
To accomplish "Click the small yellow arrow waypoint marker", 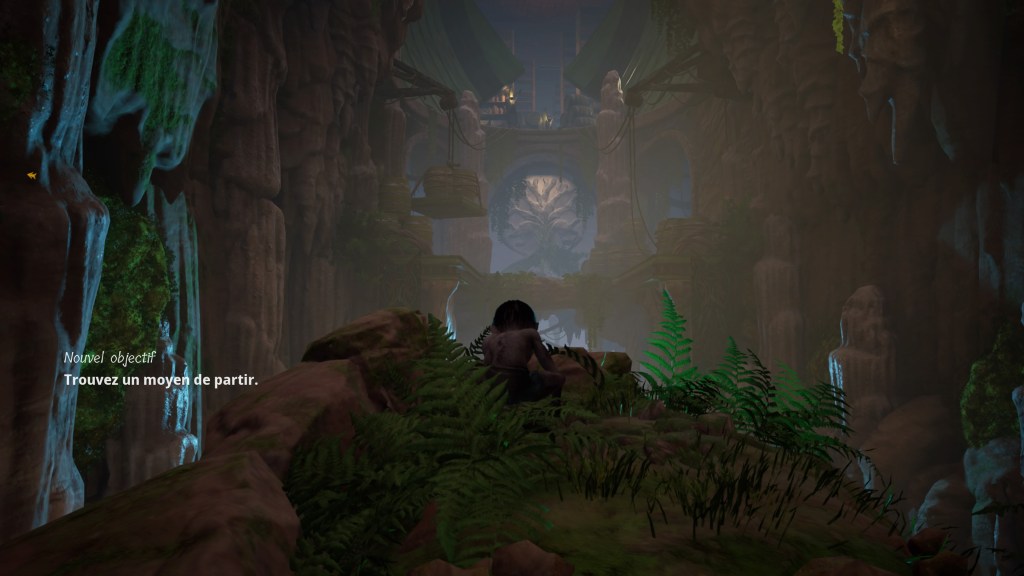I will (x=32, y=175).
